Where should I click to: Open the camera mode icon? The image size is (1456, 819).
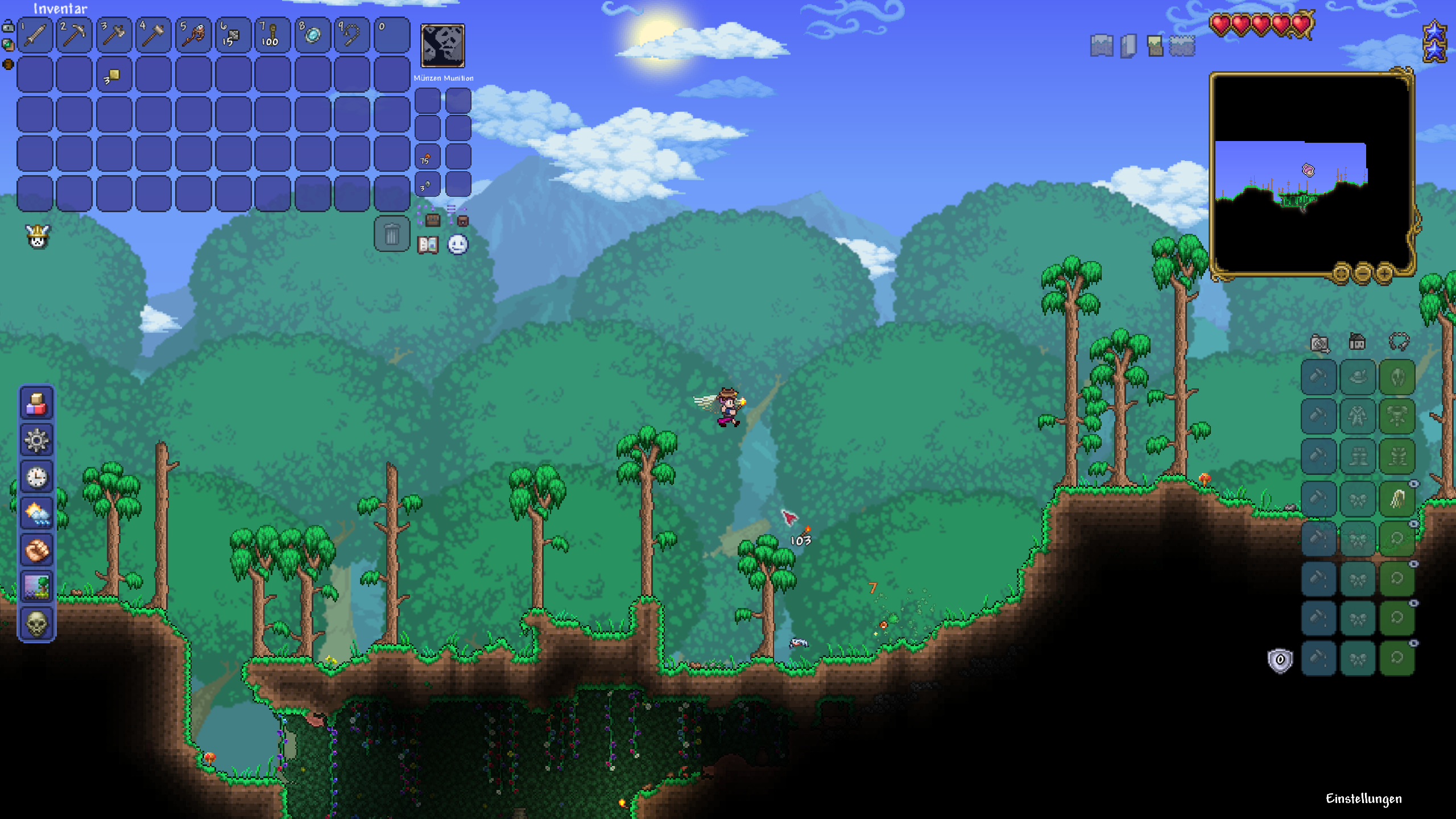(x=1319, y=343)
